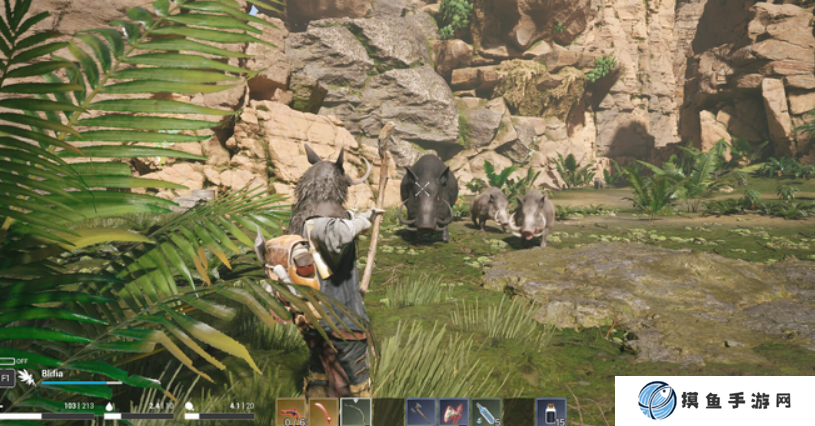Use the dark bottle item slot
This screenshot has width=815, height=426.
(x=550, y=412)
